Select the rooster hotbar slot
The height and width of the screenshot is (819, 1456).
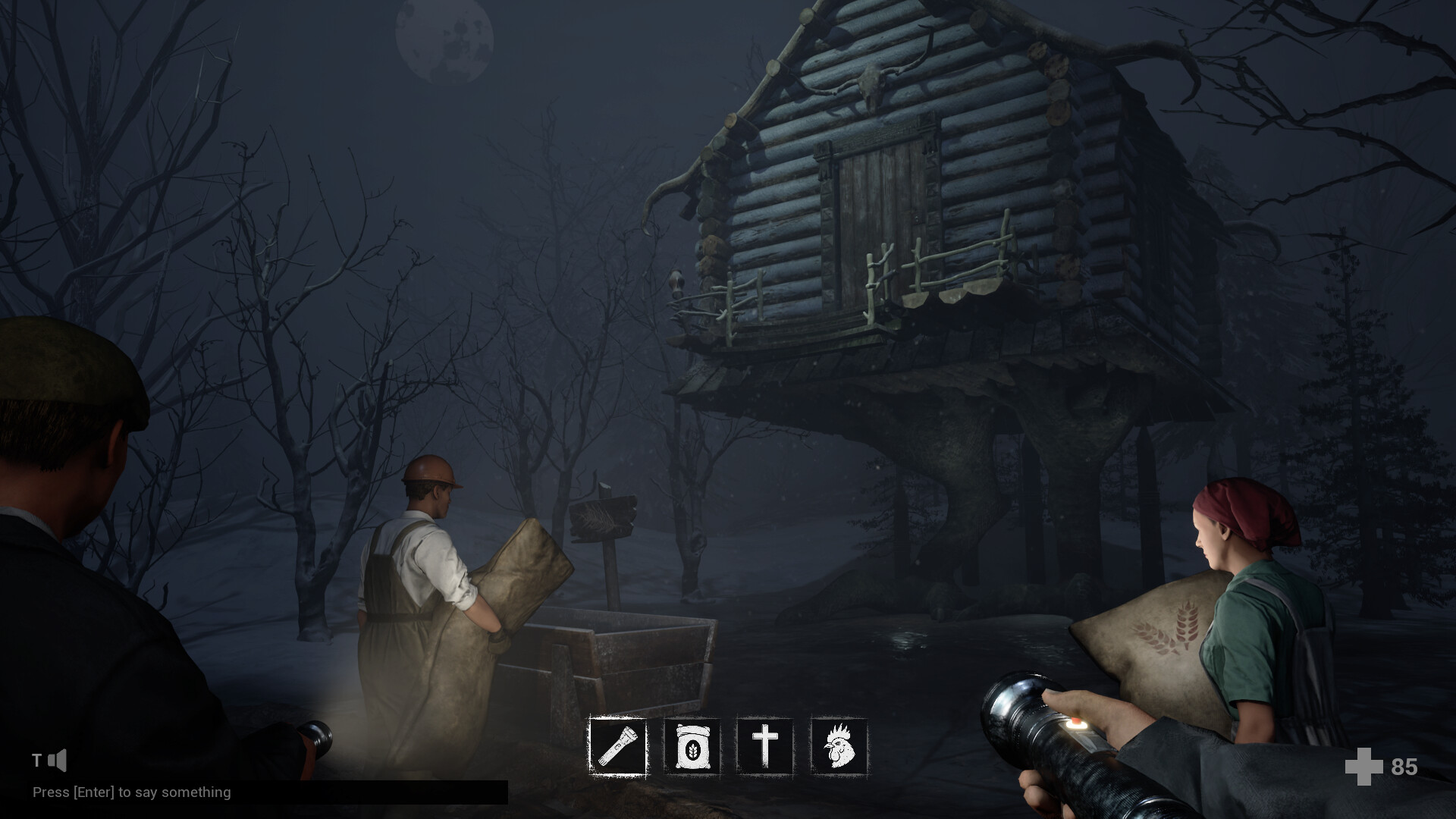839,746
